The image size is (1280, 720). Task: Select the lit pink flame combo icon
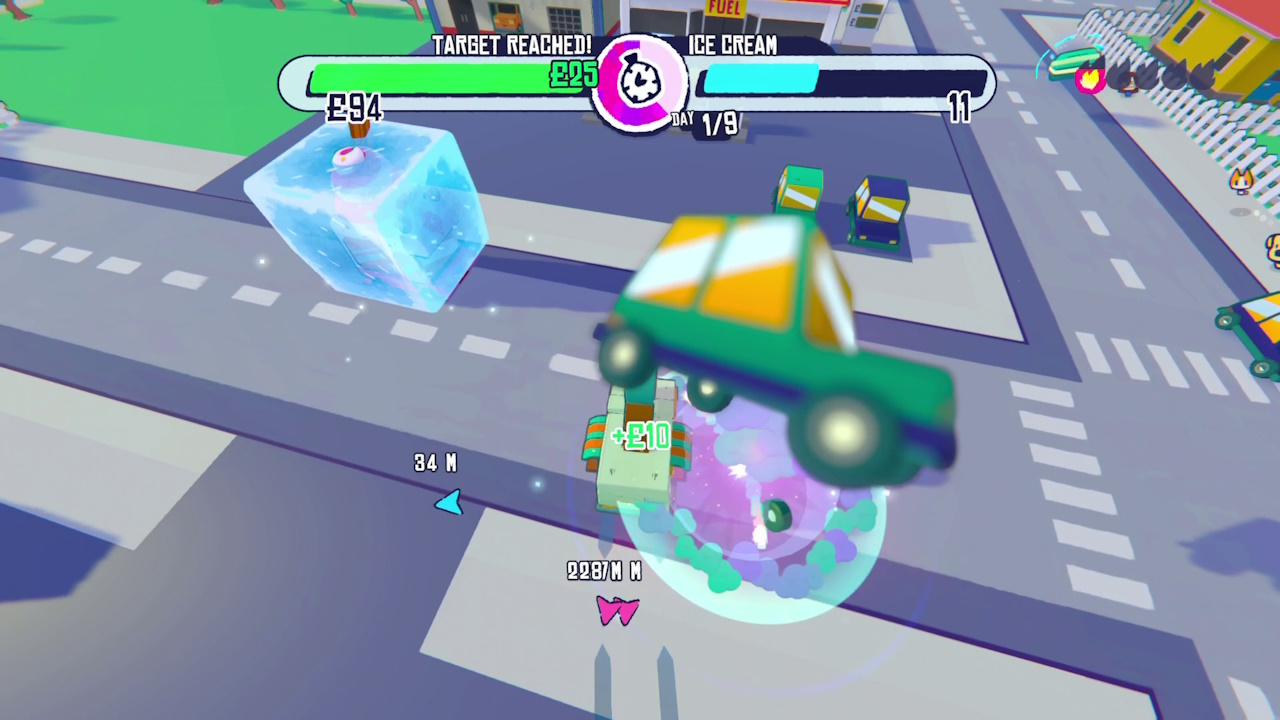point(1090,80)
